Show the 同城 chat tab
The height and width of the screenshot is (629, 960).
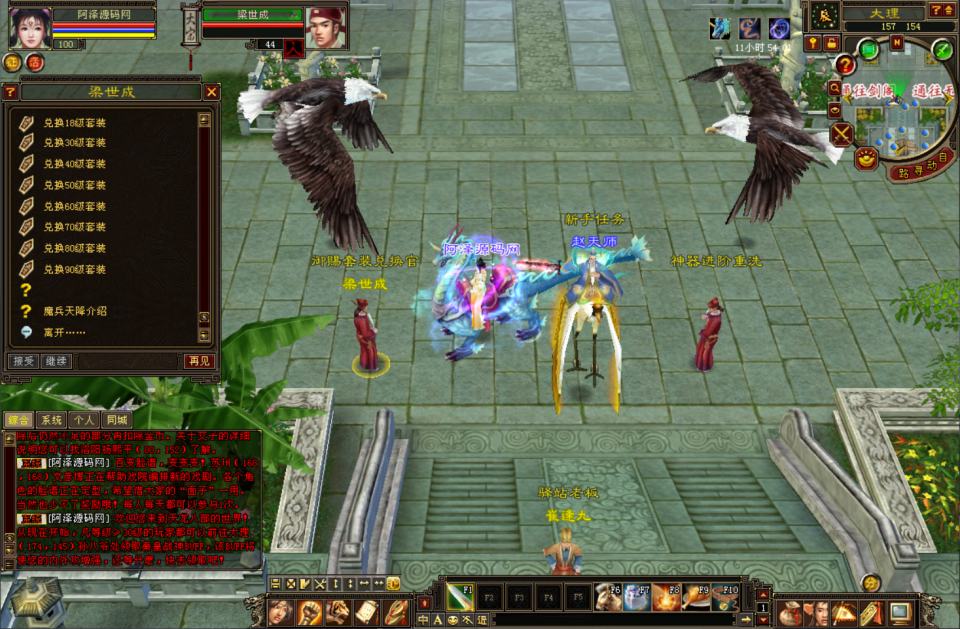116,420
